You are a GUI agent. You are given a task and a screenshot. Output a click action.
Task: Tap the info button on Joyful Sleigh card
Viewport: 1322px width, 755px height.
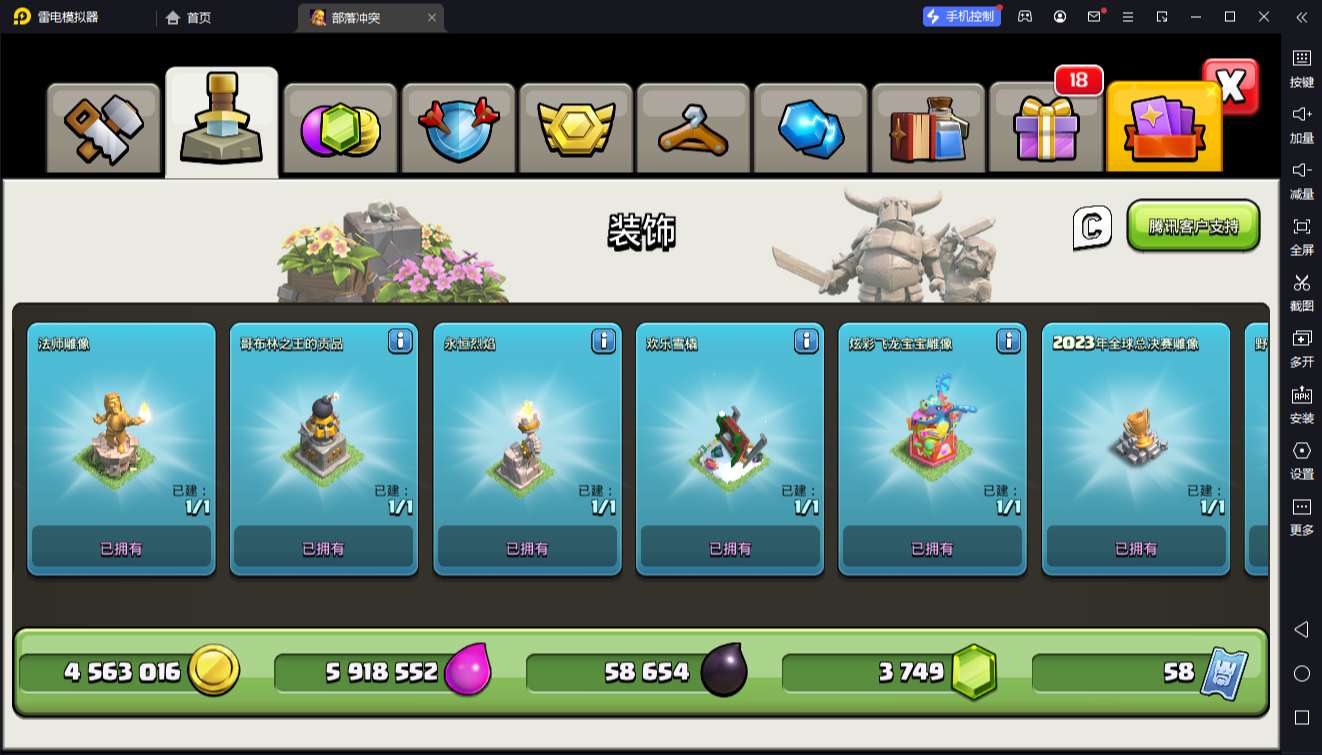click(x=806, y=341)
